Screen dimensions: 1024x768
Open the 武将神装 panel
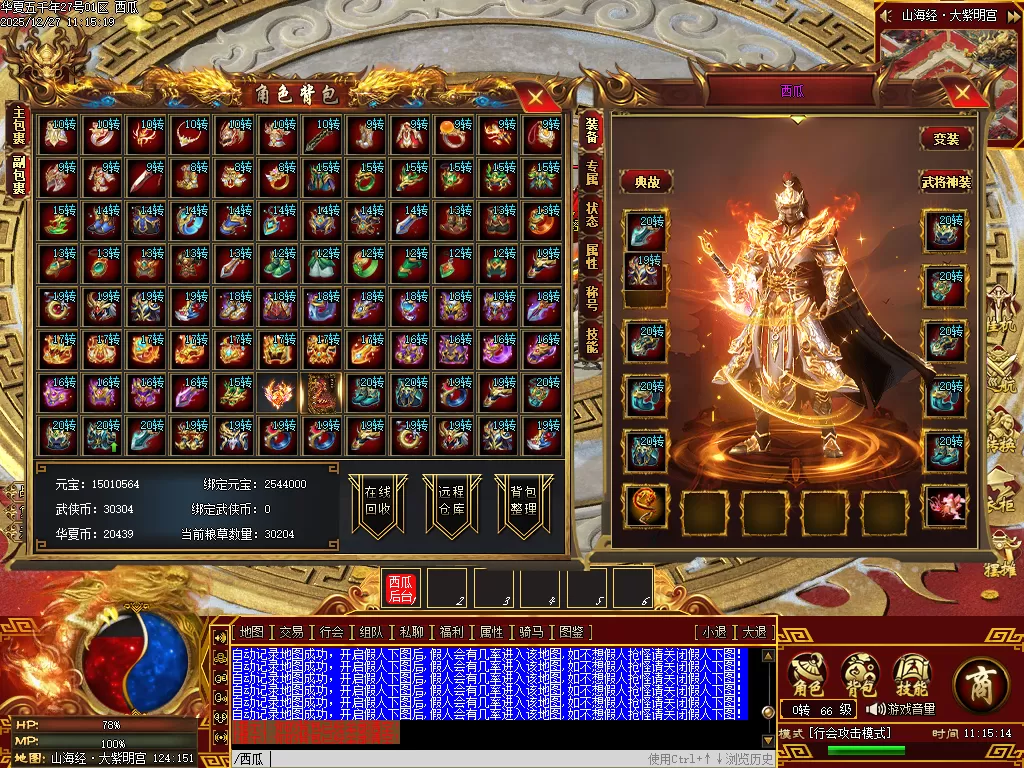pos(945,182)
